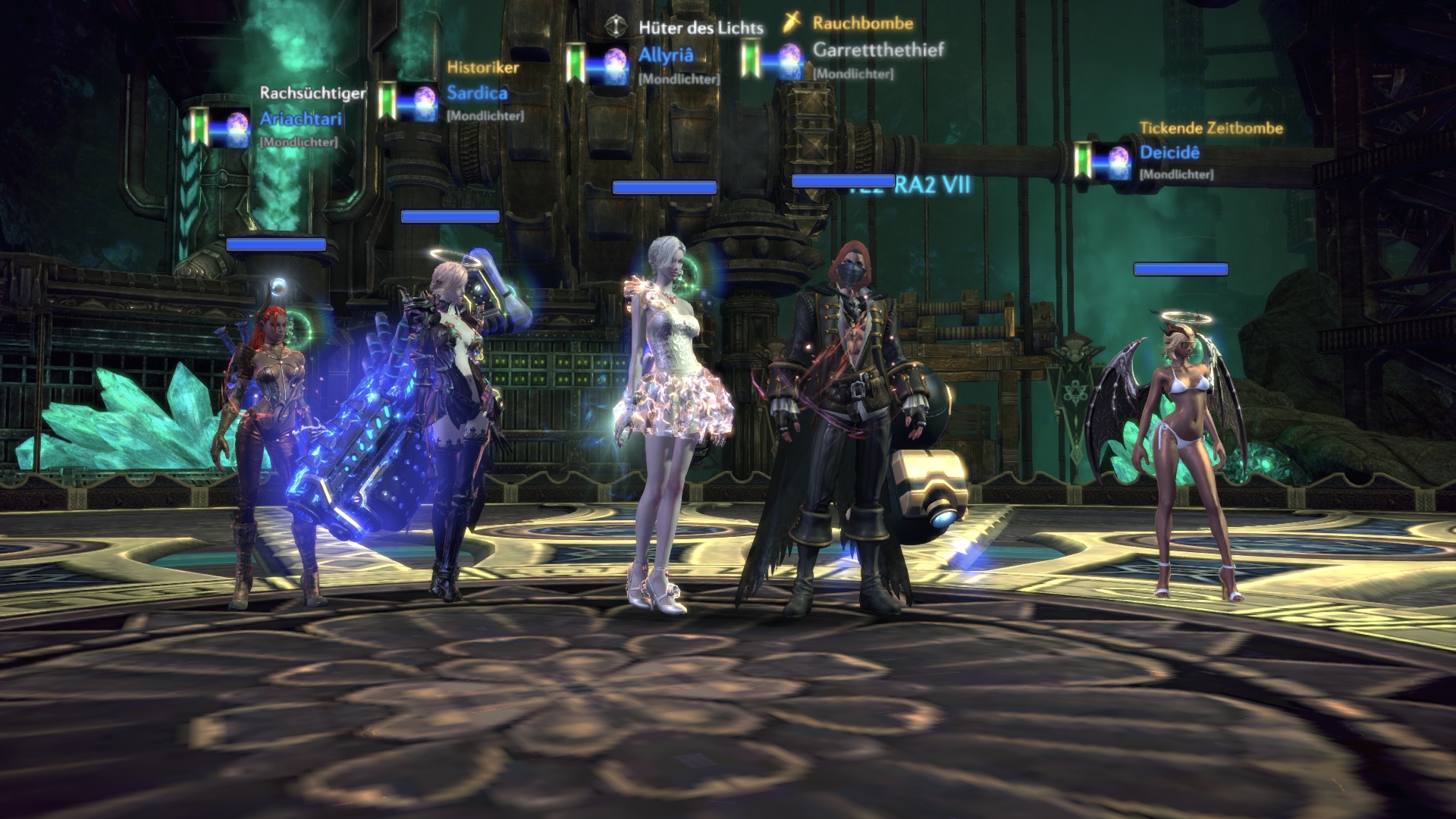Select Ariachtari's player nameplate

[301, 119]
